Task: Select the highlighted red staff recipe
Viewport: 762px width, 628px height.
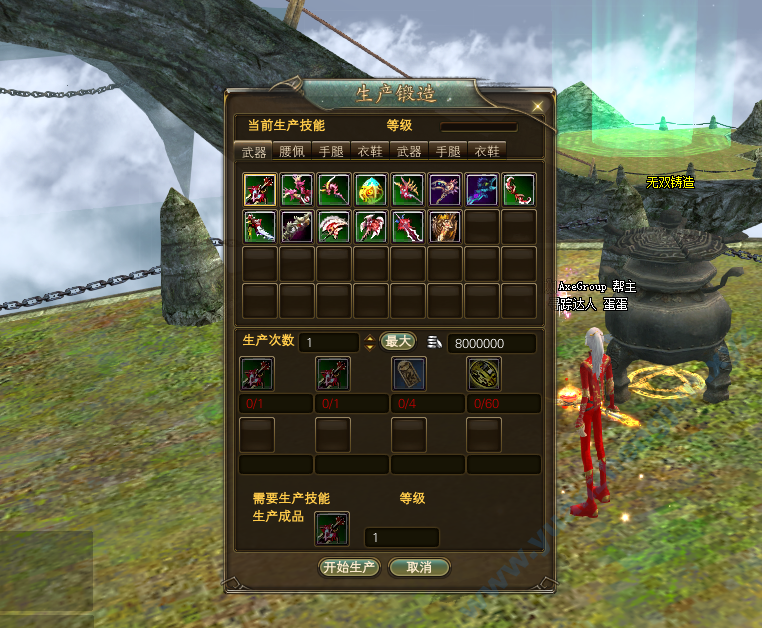Action: (259, 189)
